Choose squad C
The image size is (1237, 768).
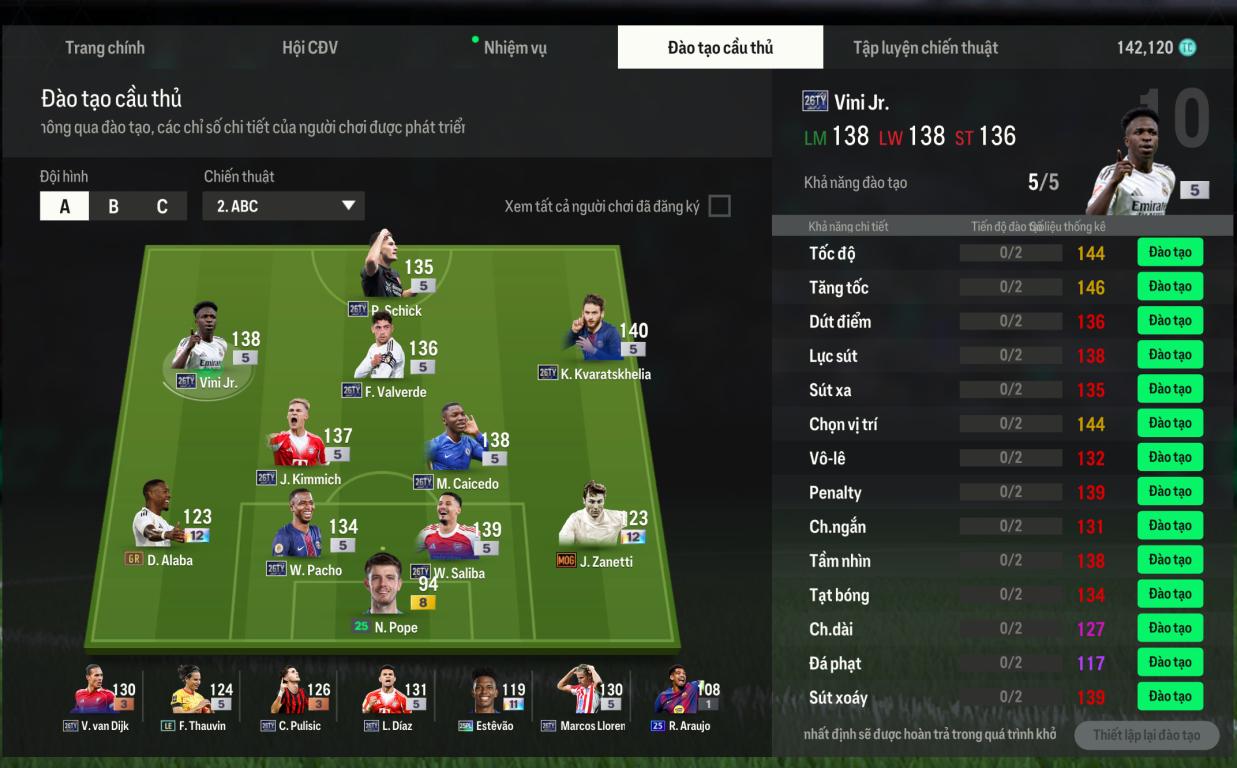[162, 206]
